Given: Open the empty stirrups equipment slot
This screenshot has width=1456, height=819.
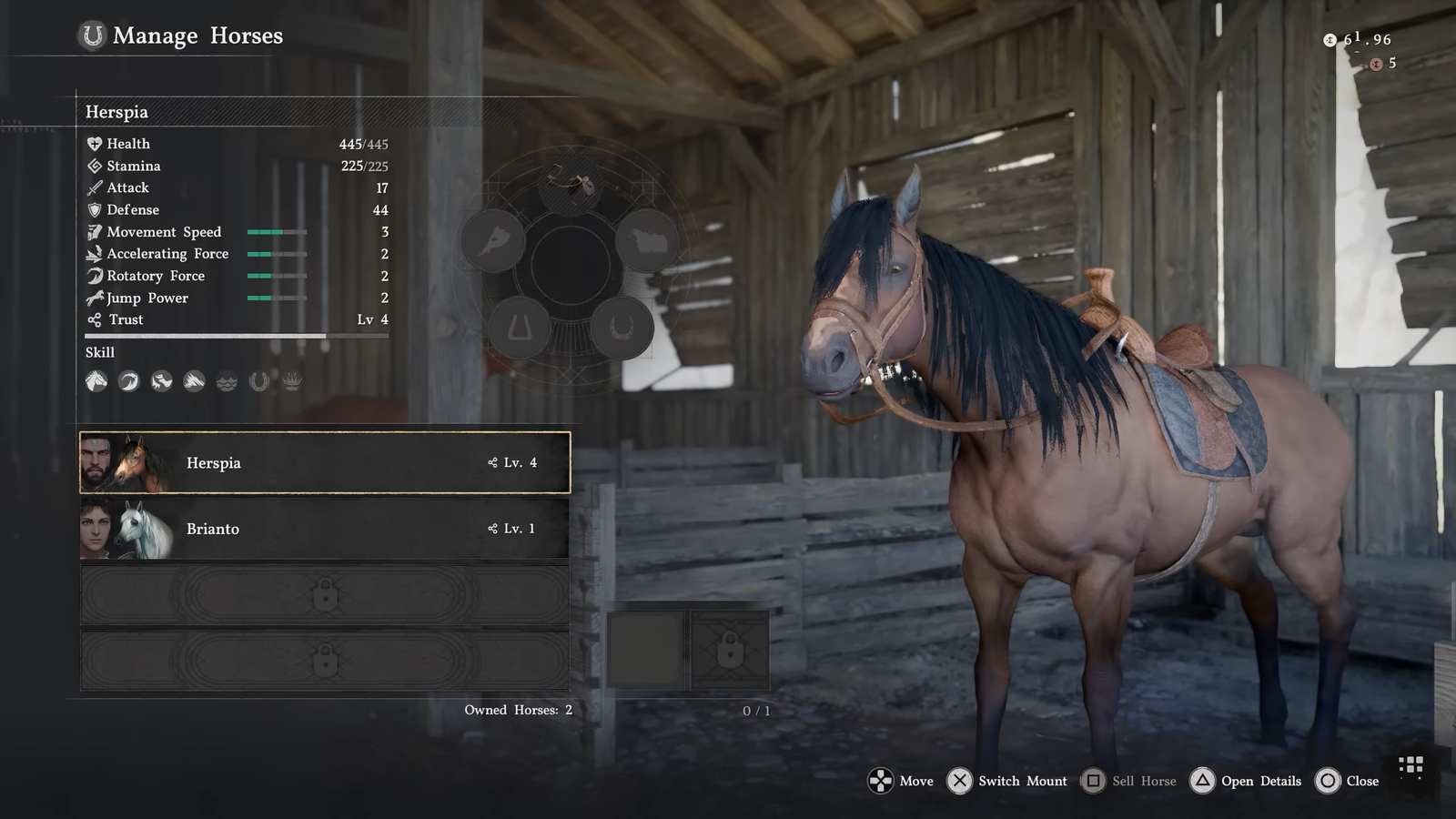Looking at the screenshot, I should [x=520, y=327].
